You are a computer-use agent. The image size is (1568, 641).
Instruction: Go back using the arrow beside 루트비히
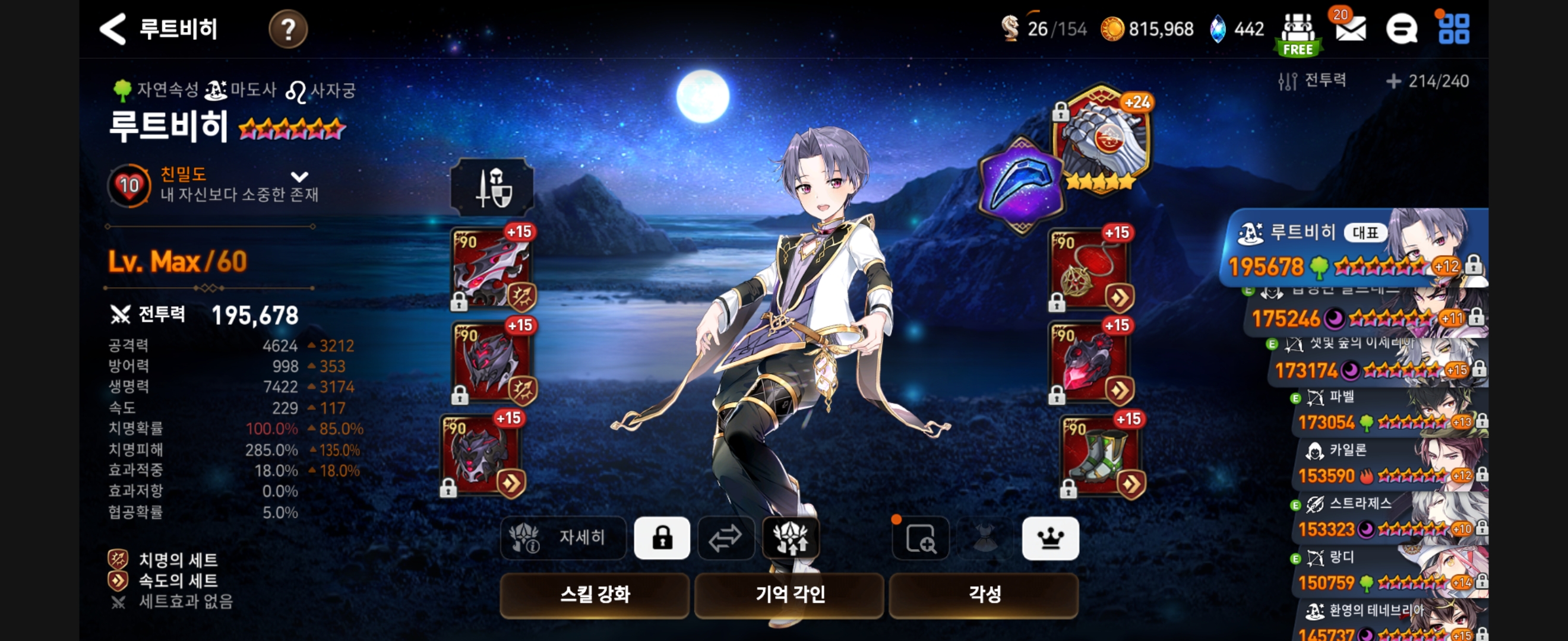coord(113,29)
